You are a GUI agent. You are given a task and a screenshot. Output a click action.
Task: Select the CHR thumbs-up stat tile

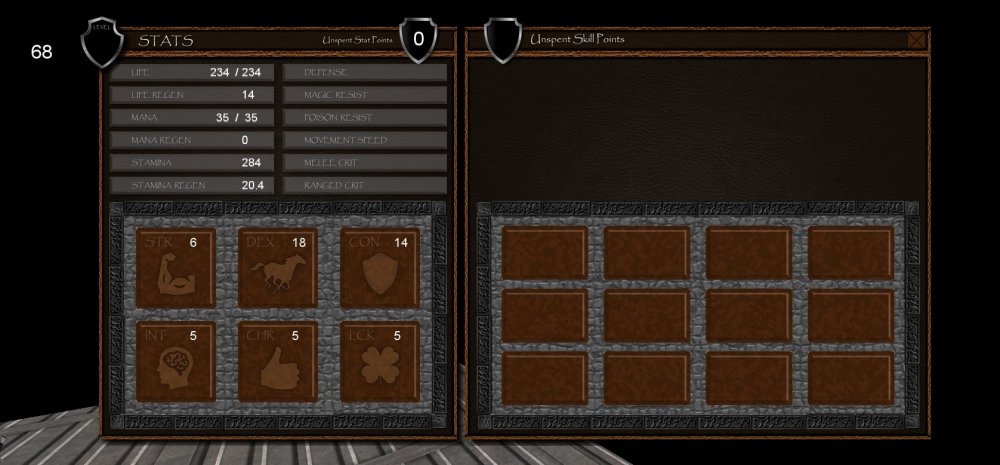click(277, 360)
